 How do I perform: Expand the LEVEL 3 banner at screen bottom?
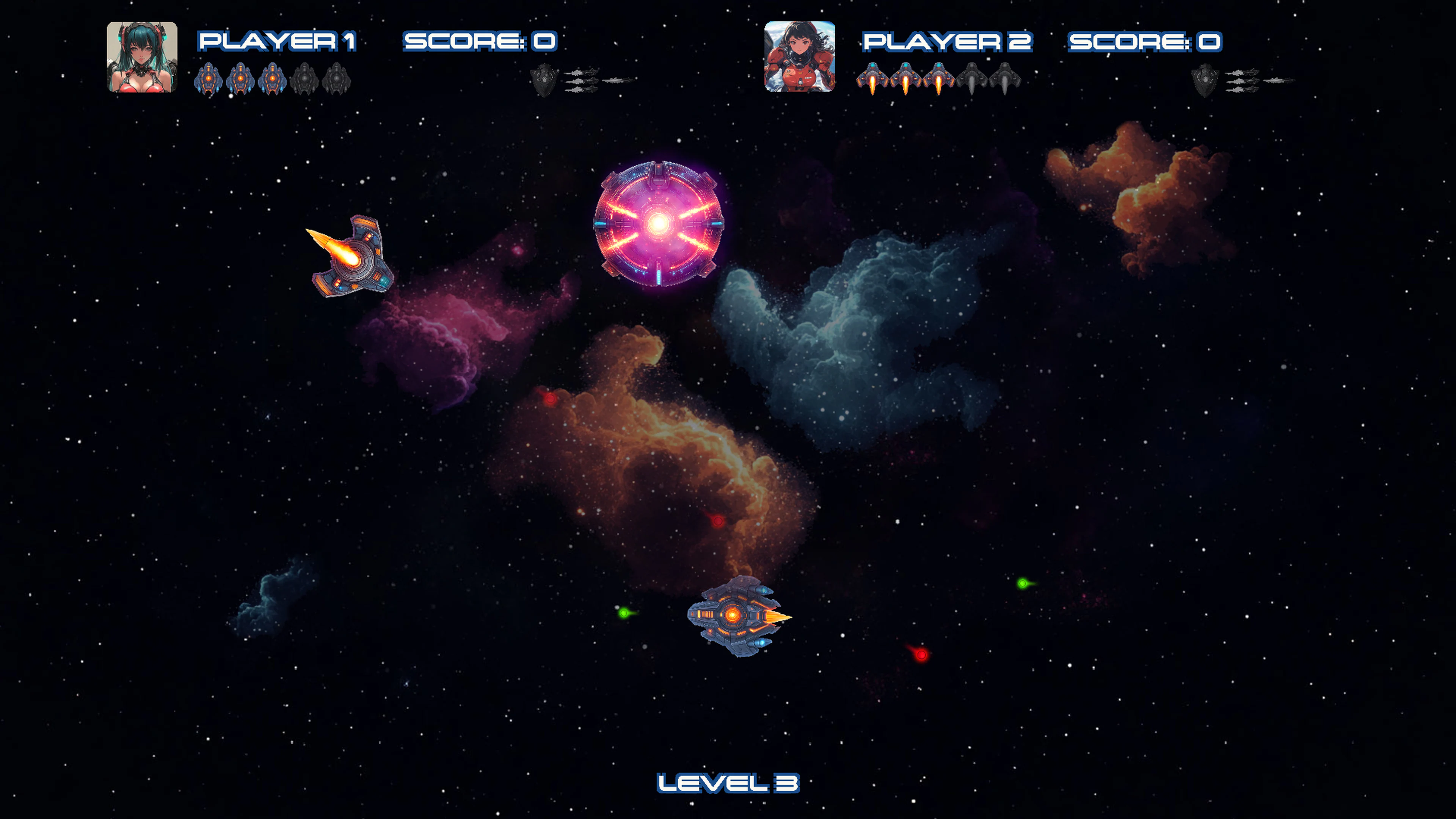point(729,783)
